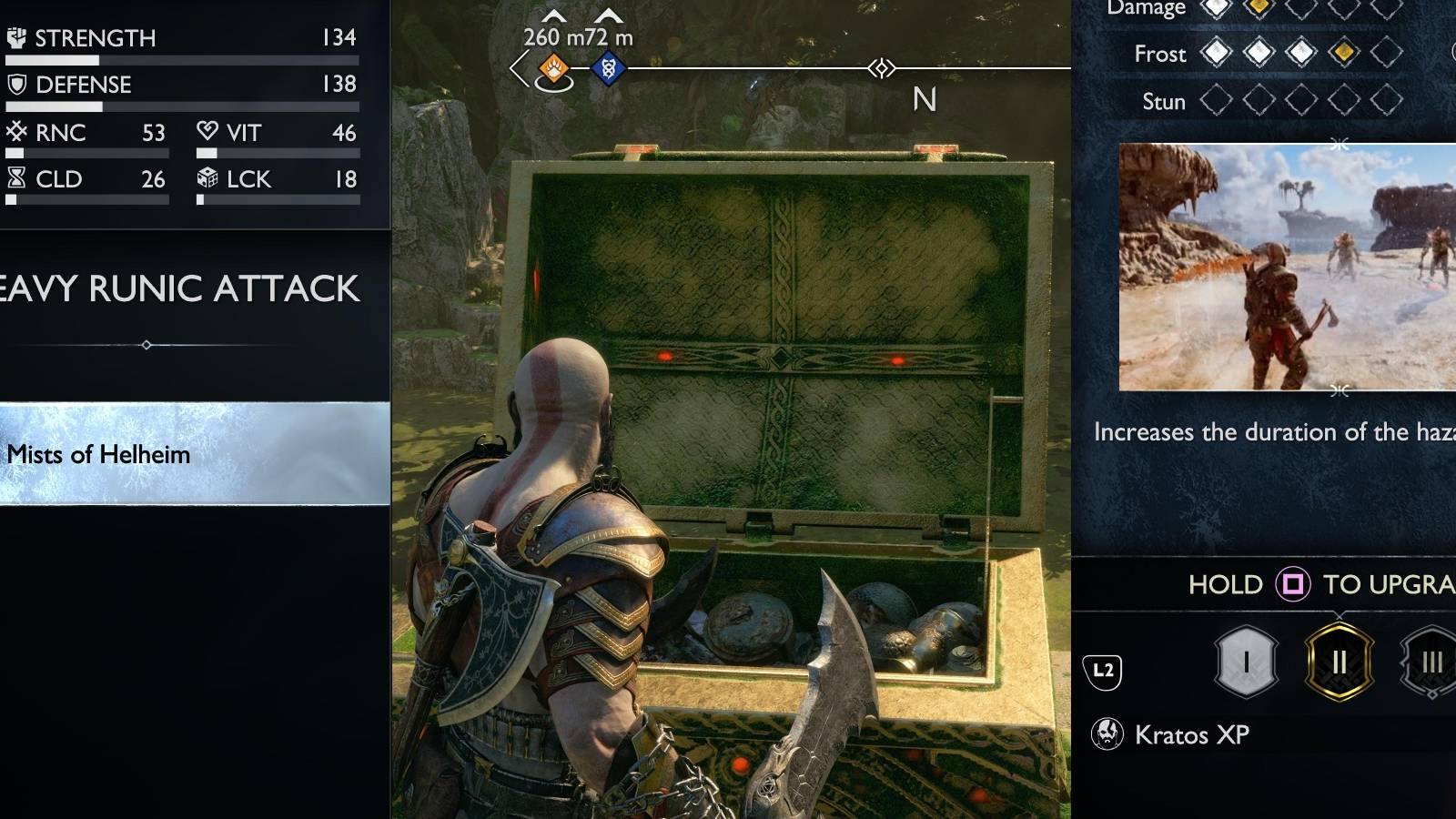This screenshot has height=819, width=1456.
Task: Select the Defense stat icon
Action: (x=15, y=85)
